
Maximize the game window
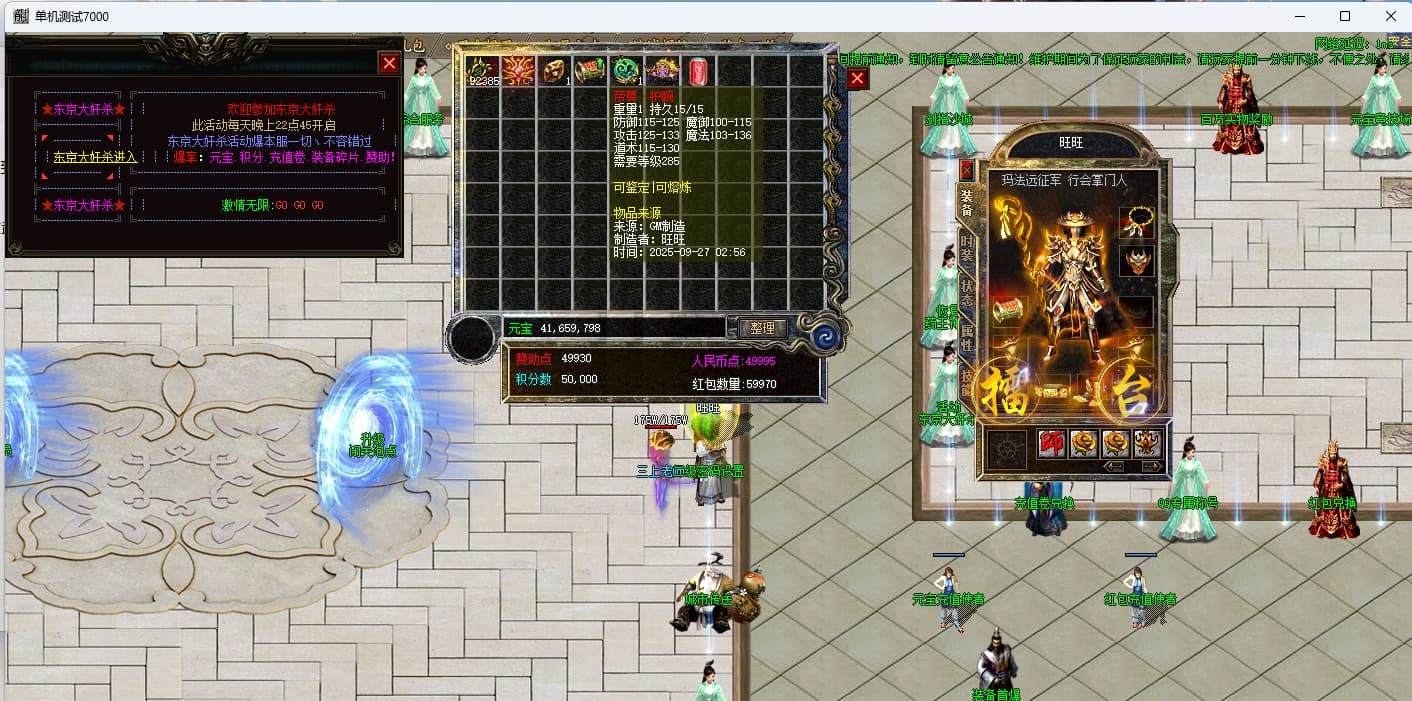tap(1345, 16)
